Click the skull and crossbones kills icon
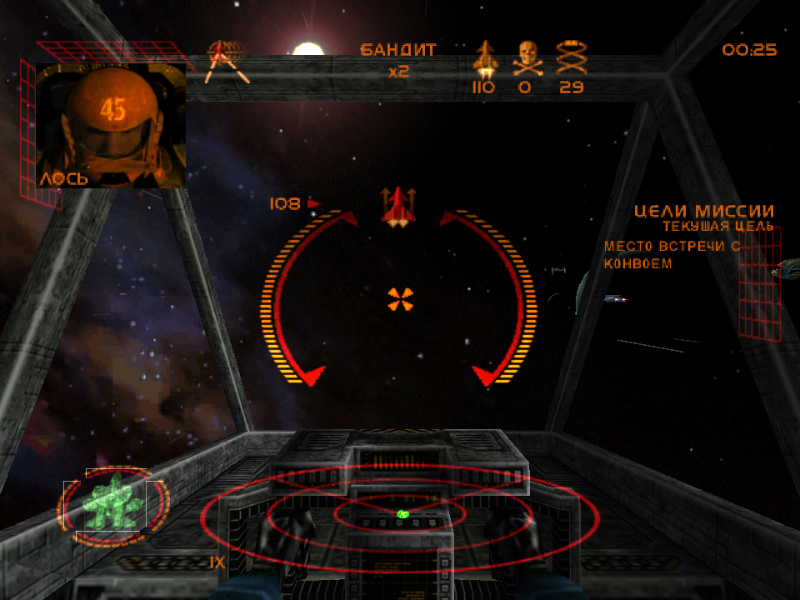This screenshot has height=600, width=800. [x=527, y=58]
